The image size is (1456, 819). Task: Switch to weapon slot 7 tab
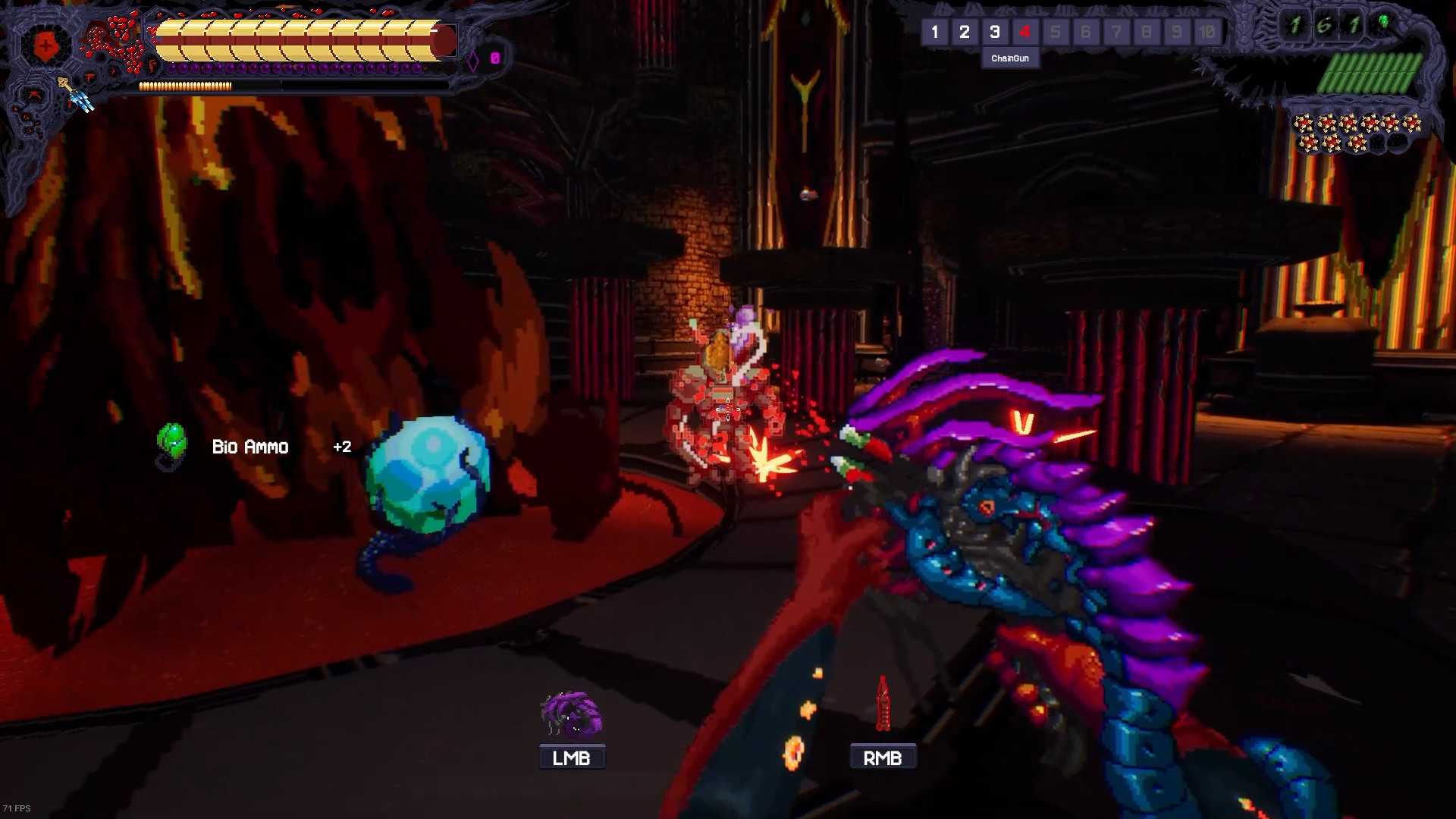tap(1116, 32)
